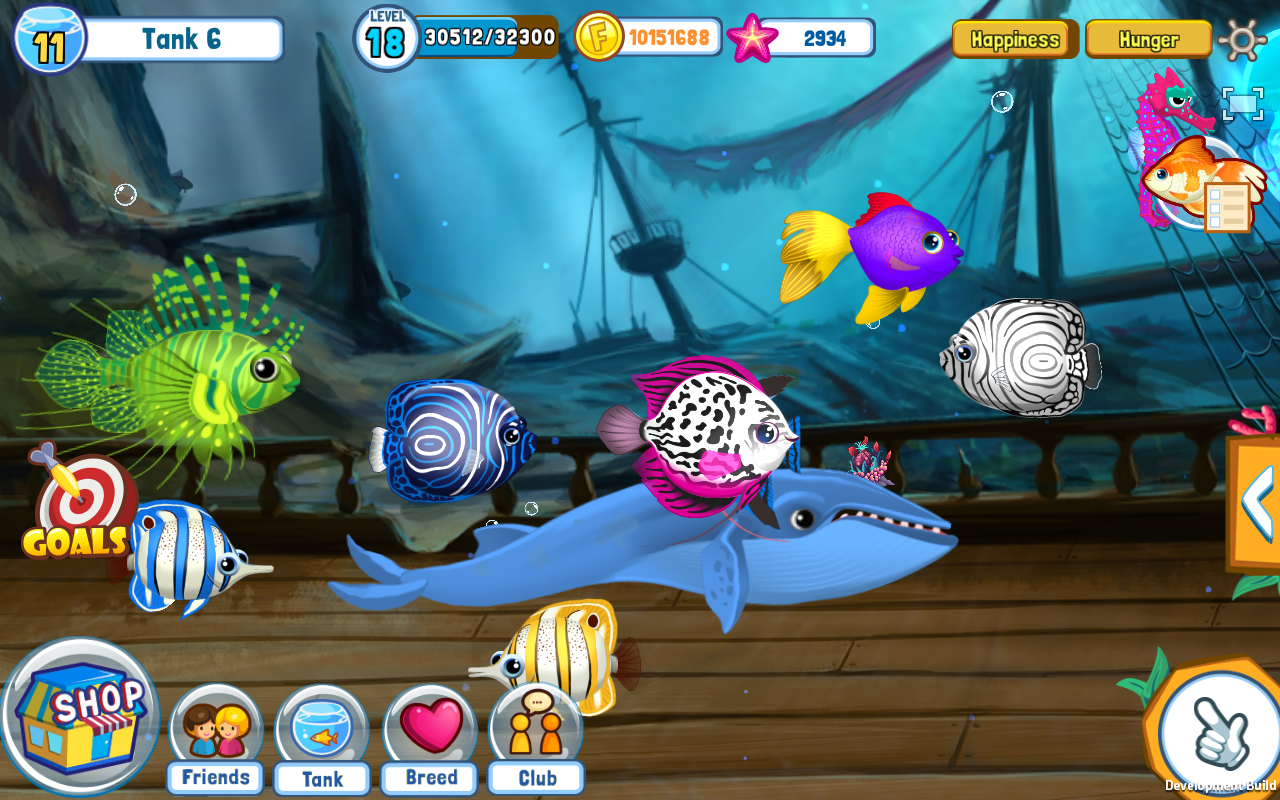Click the ship-wheel settings icon

tap(1243, 39)
